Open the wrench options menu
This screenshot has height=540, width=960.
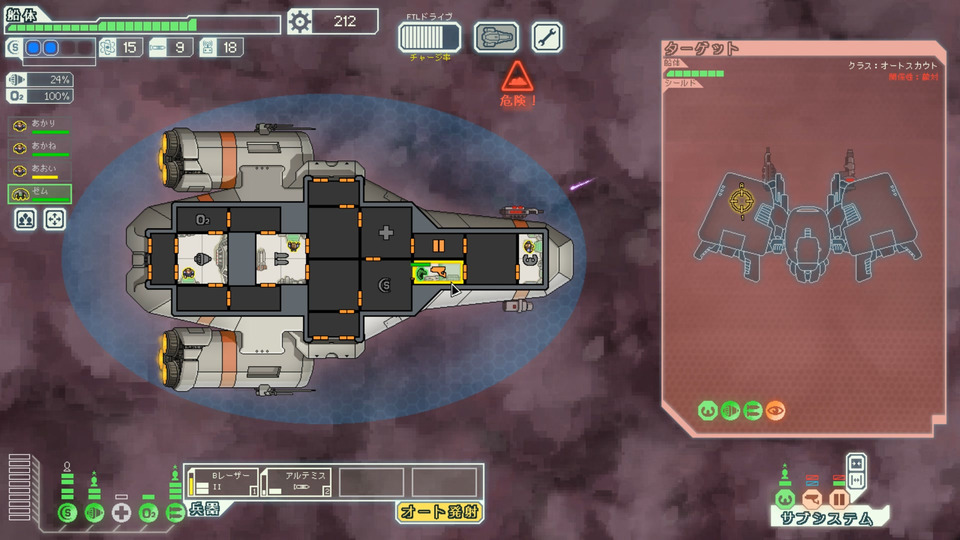pyautogui.click(x=546, y=37)
